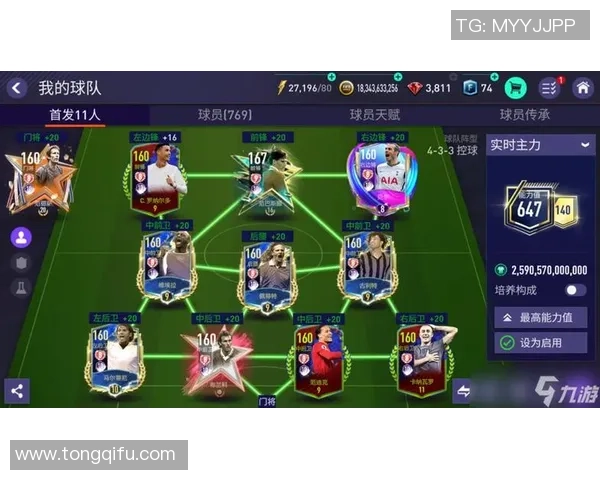This screenshot has width=600, height=480.
Task: Select the 右后卫 right-back card
Action: tap(425, 358)
